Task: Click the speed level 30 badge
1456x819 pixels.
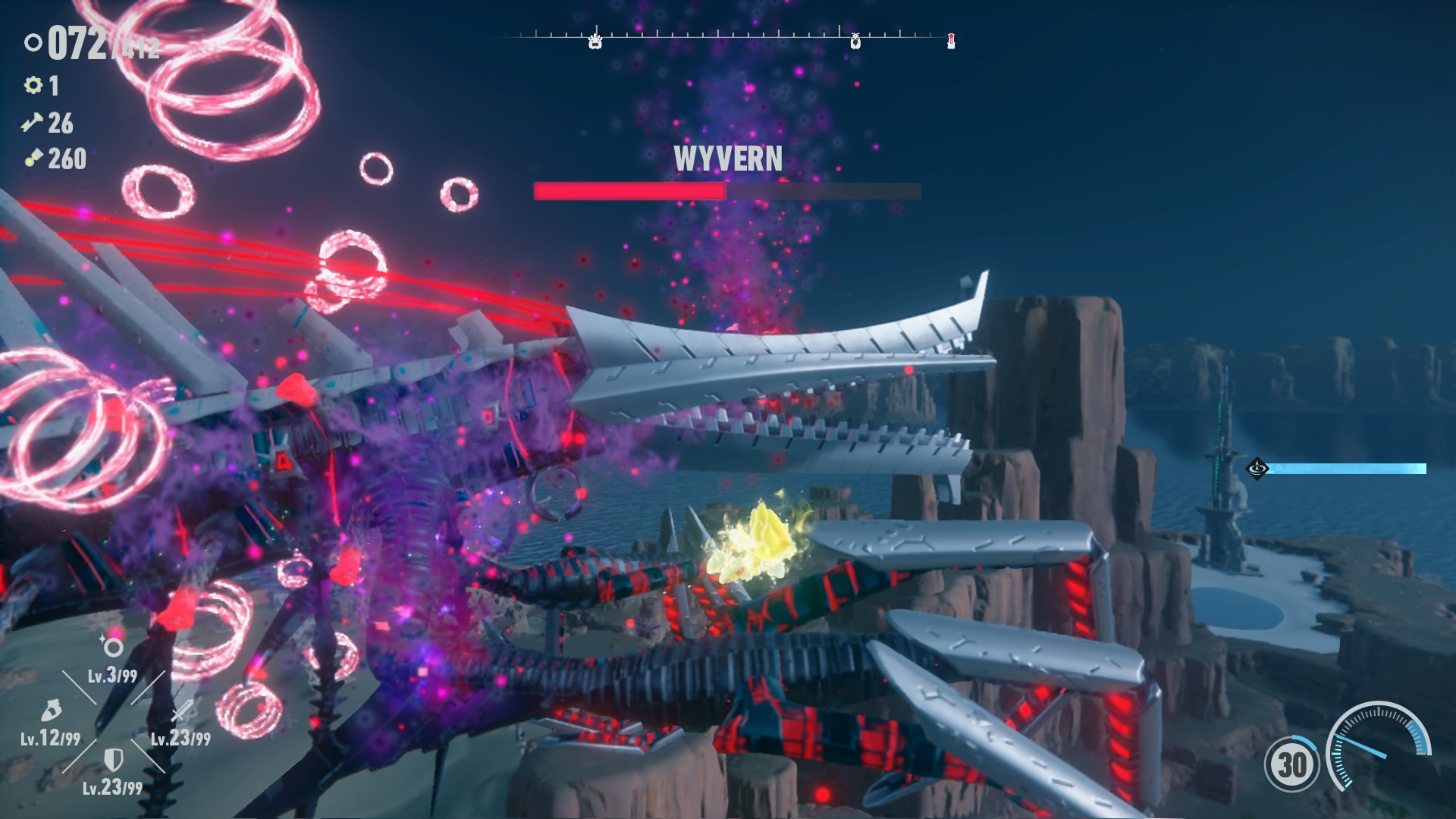Action: click(1291, 764)
